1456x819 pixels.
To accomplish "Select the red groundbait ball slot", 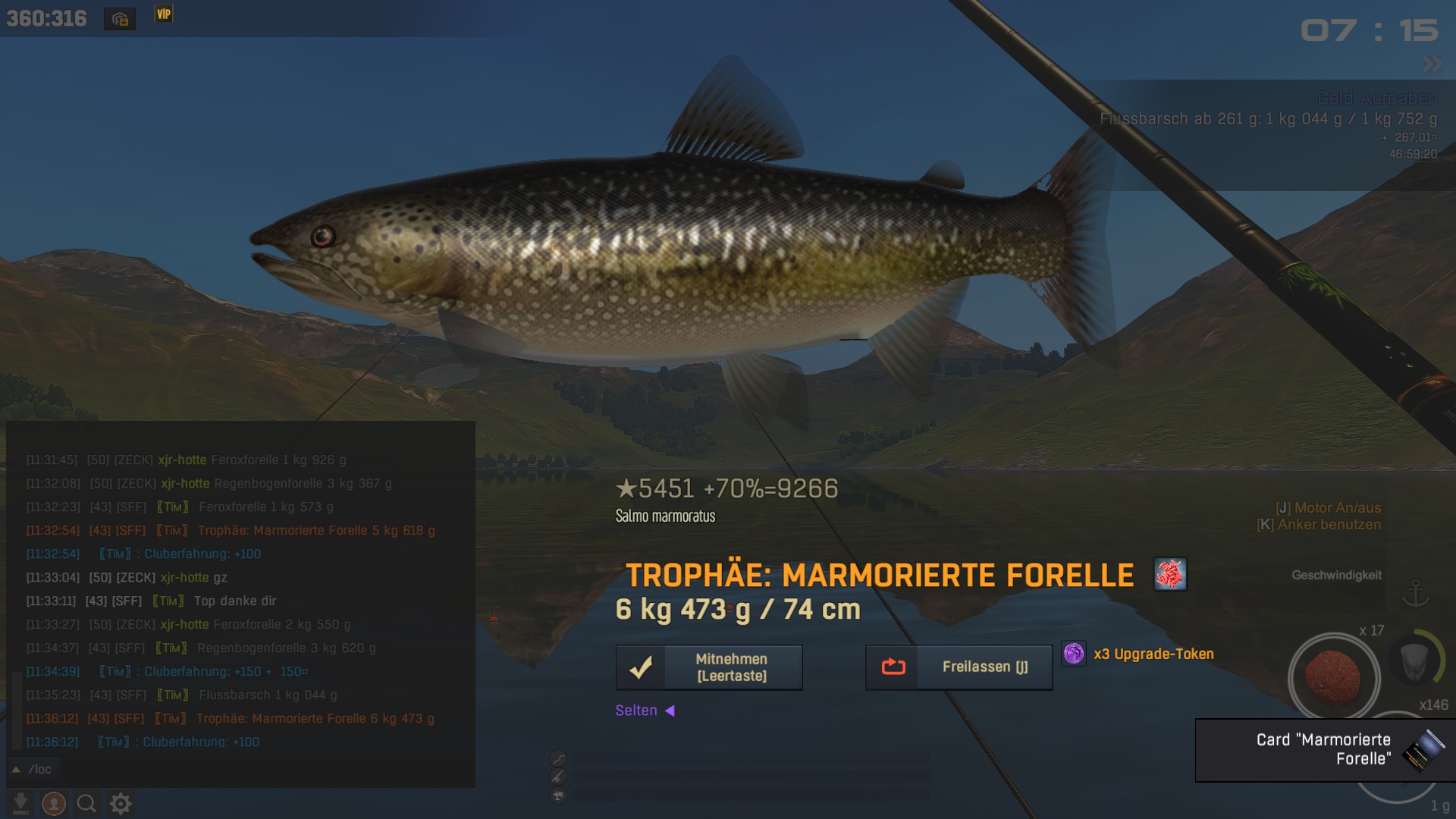I will (x=1333, y=676).
